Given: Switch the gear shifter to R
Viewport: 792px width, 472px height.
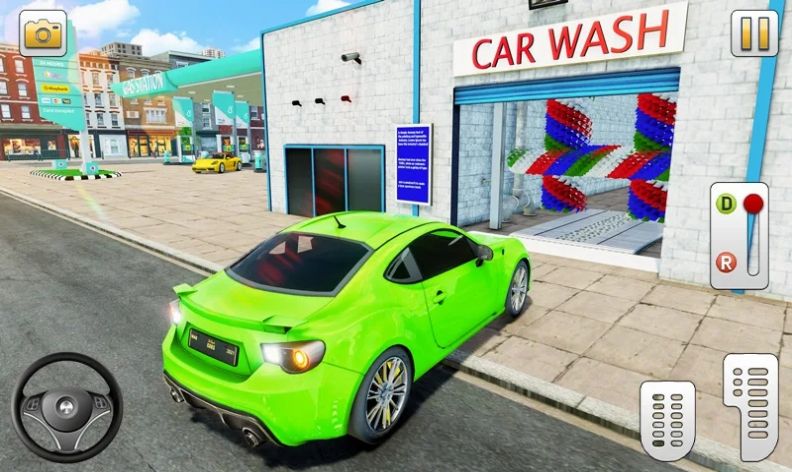Looking at the screenshot, I should (x=724, y=262).
